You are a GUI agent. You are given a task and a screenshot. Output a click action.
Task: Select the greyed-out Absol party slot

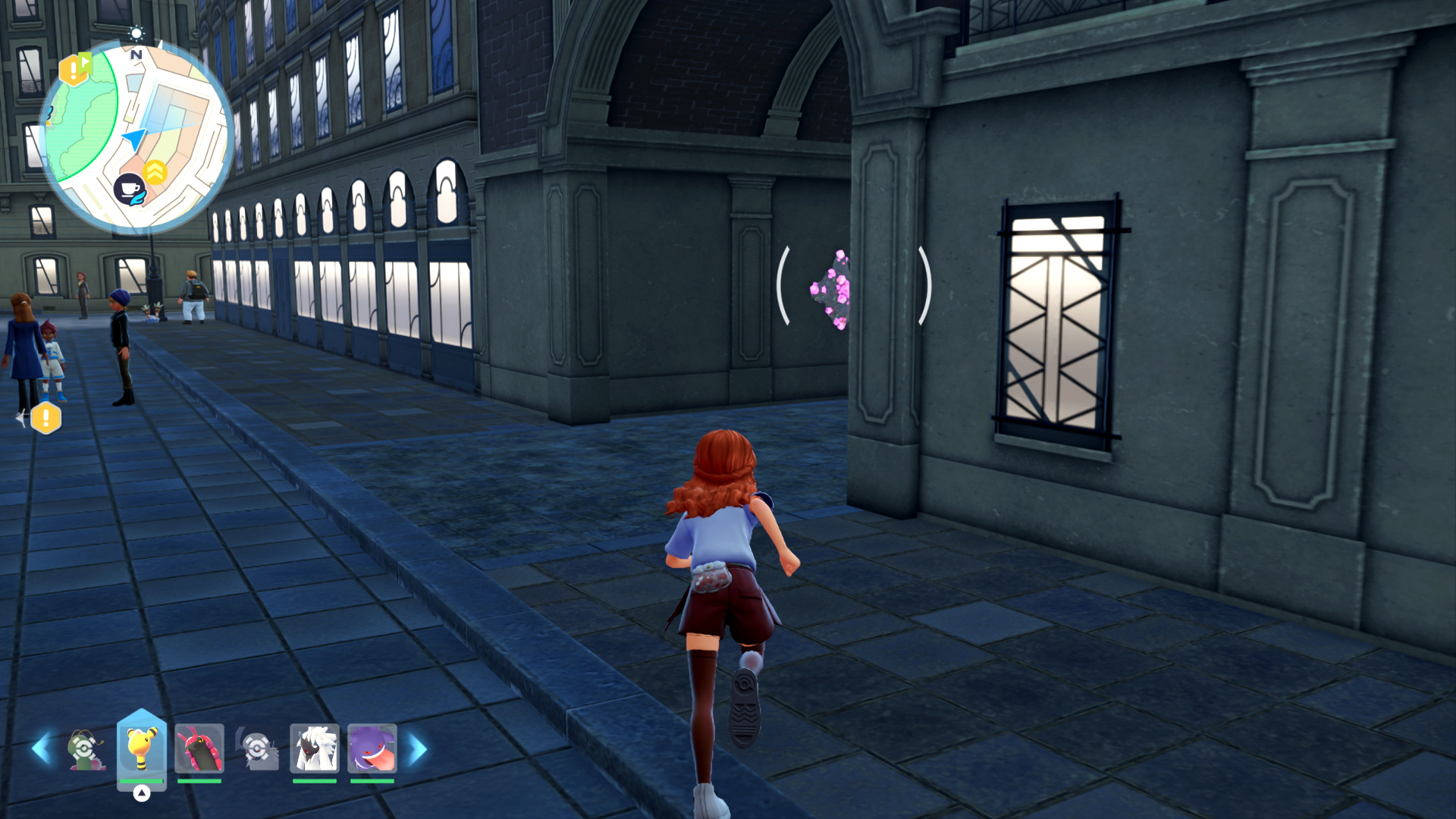click(x=257, y=749)
